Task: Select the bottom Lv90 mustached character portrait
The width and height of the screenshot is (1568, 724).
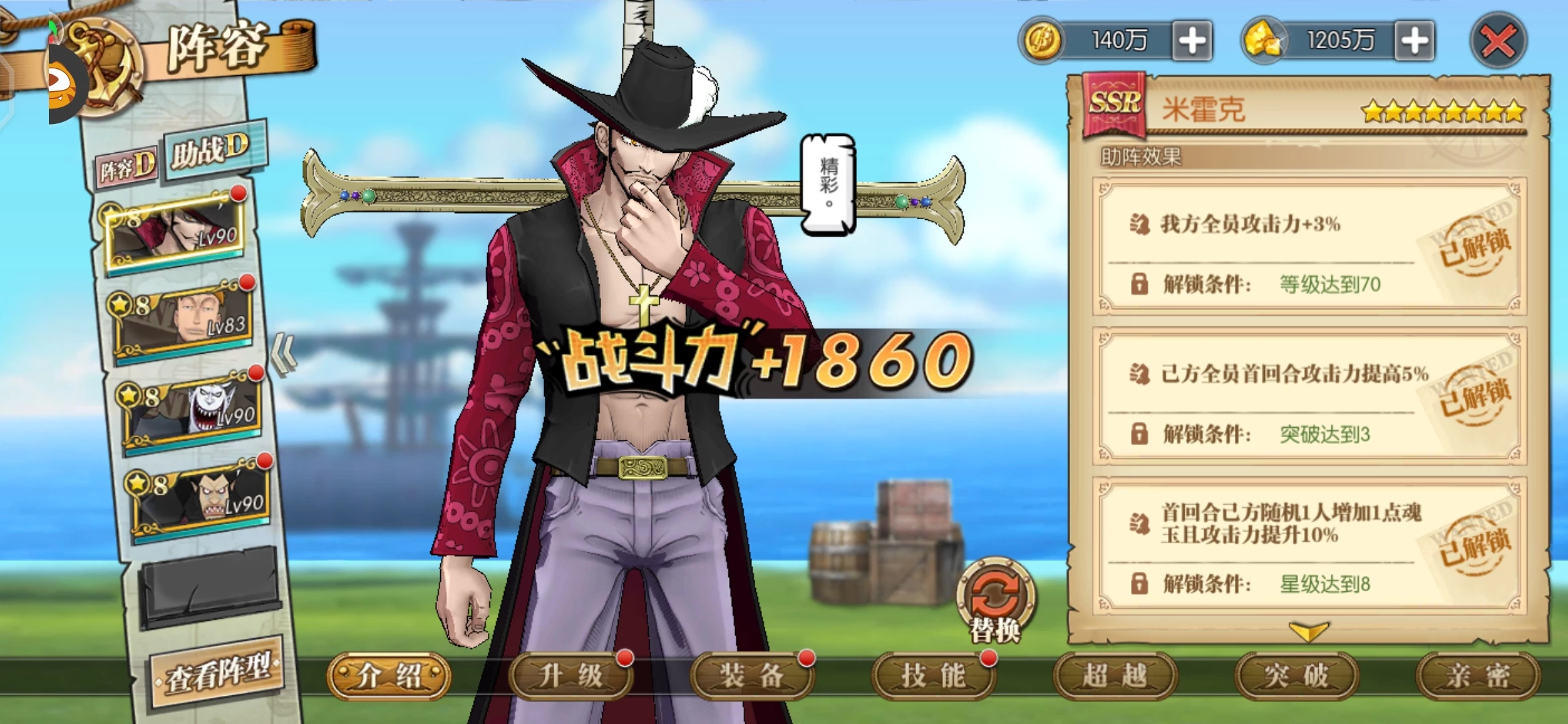Action: tap(201, 499)
